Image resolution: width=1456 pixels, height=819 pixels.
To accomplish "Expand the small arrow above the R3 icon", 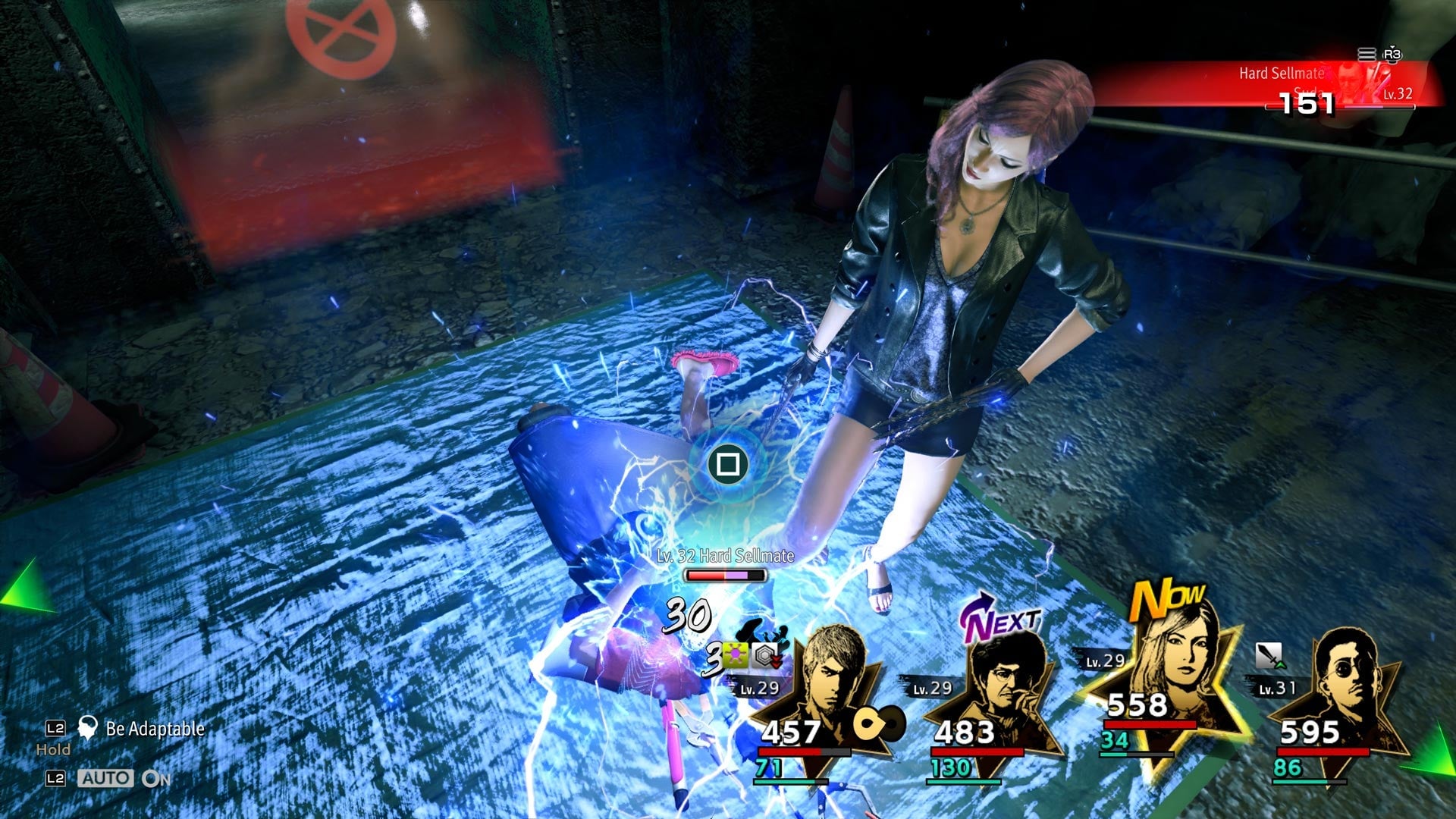I will [x=1392, y=46].
